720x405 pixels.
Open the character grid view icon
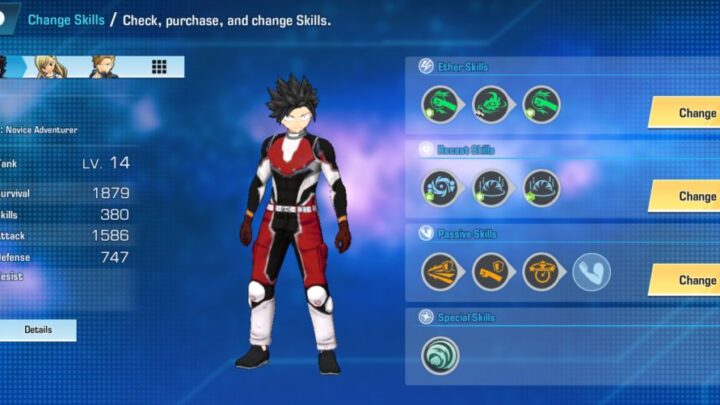(x=159, y=67)
